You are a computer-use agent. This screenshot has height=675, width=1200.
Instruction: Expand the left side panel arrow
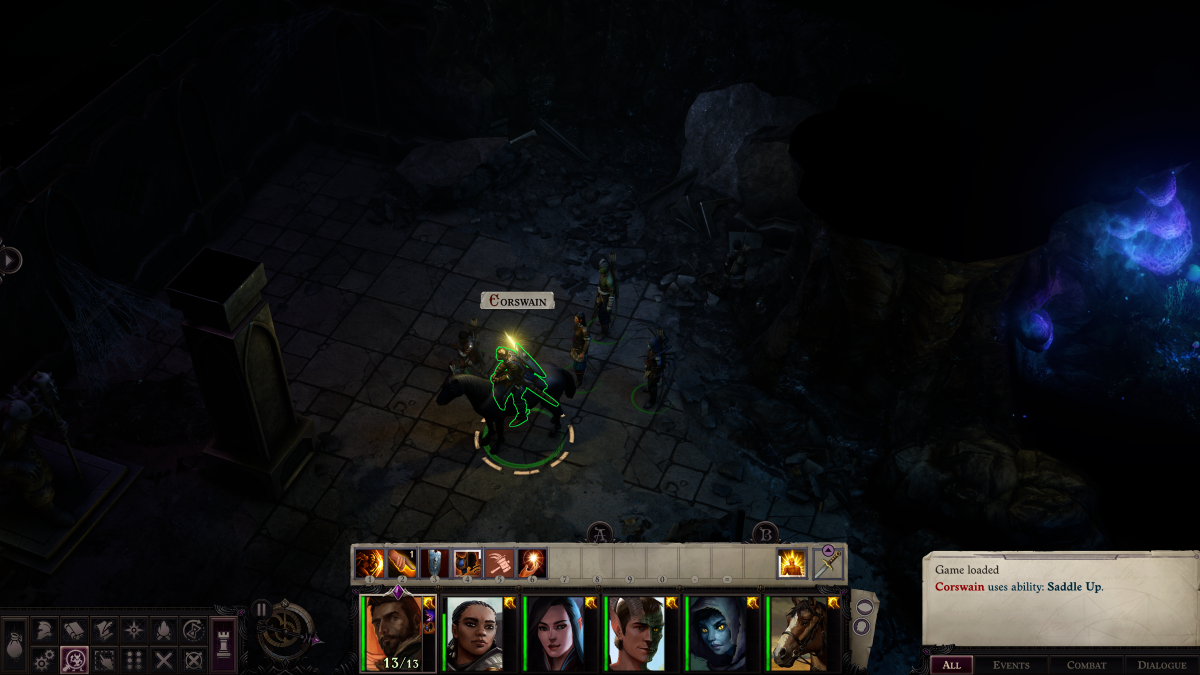pyautogui.click(x=11, y=260)
